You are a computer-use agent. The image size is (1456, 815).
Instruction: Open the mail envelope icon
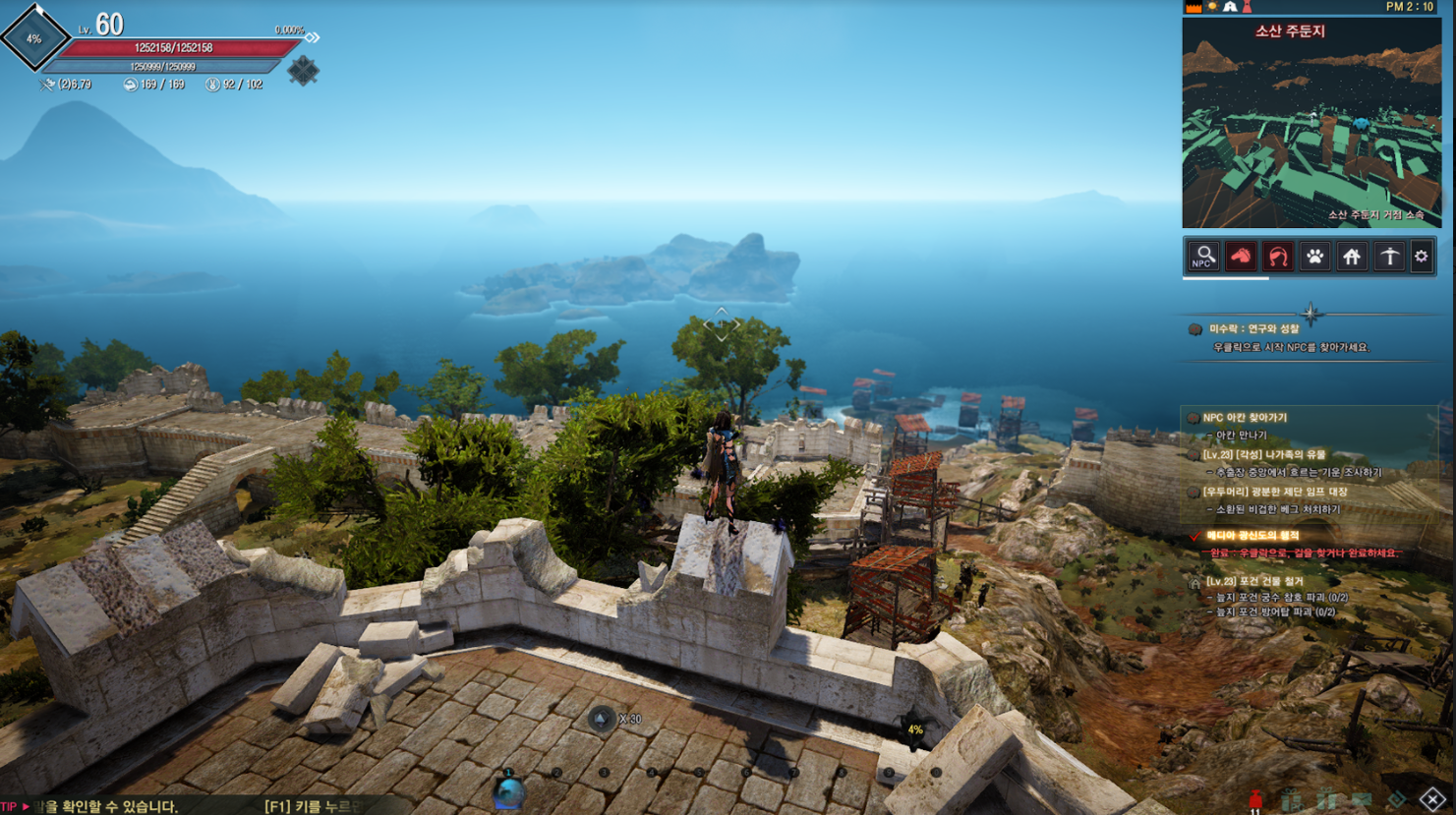(x=1362, y=800)
